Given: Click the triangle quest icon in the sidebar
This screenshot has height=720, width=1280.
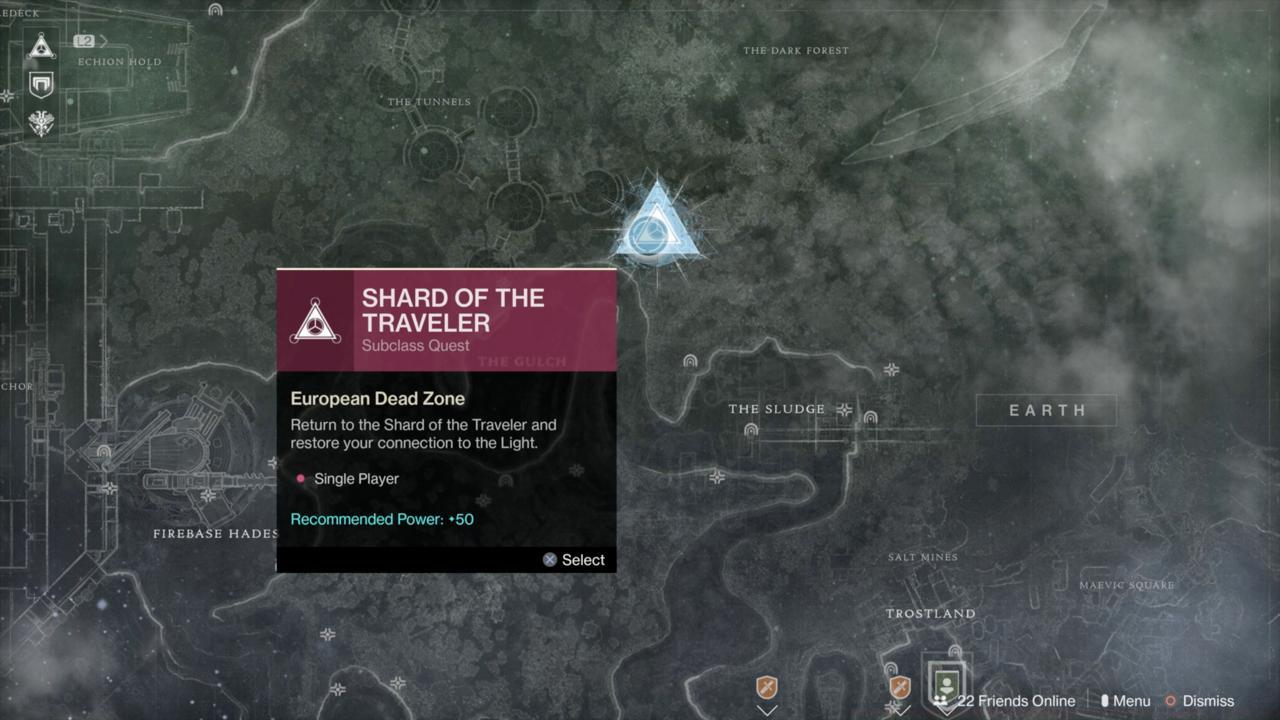Looking at the screenshot, I should pyautogui.click(x=41, y=45).
